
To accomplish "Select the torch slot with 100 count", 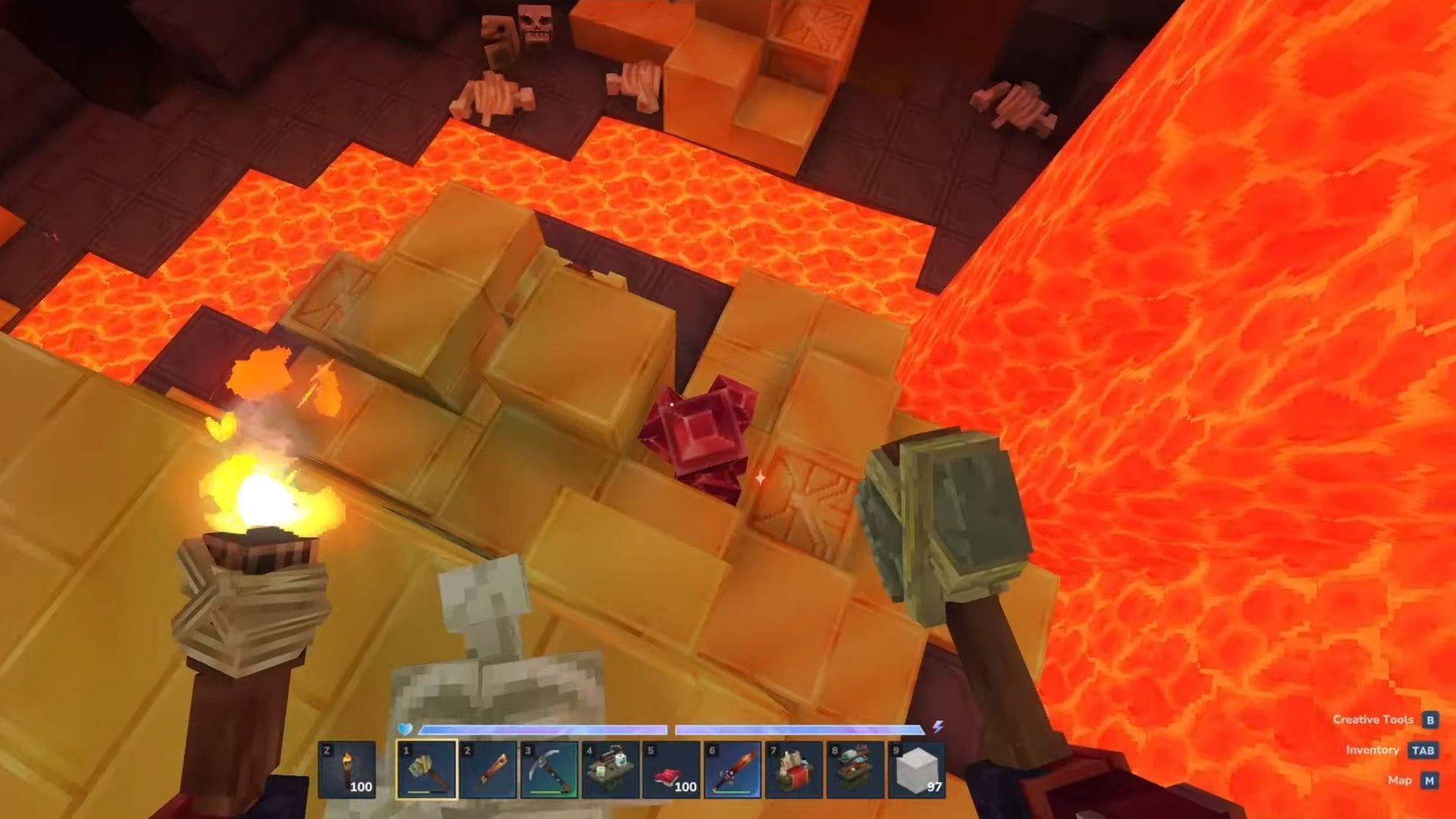I will [347, 770].
